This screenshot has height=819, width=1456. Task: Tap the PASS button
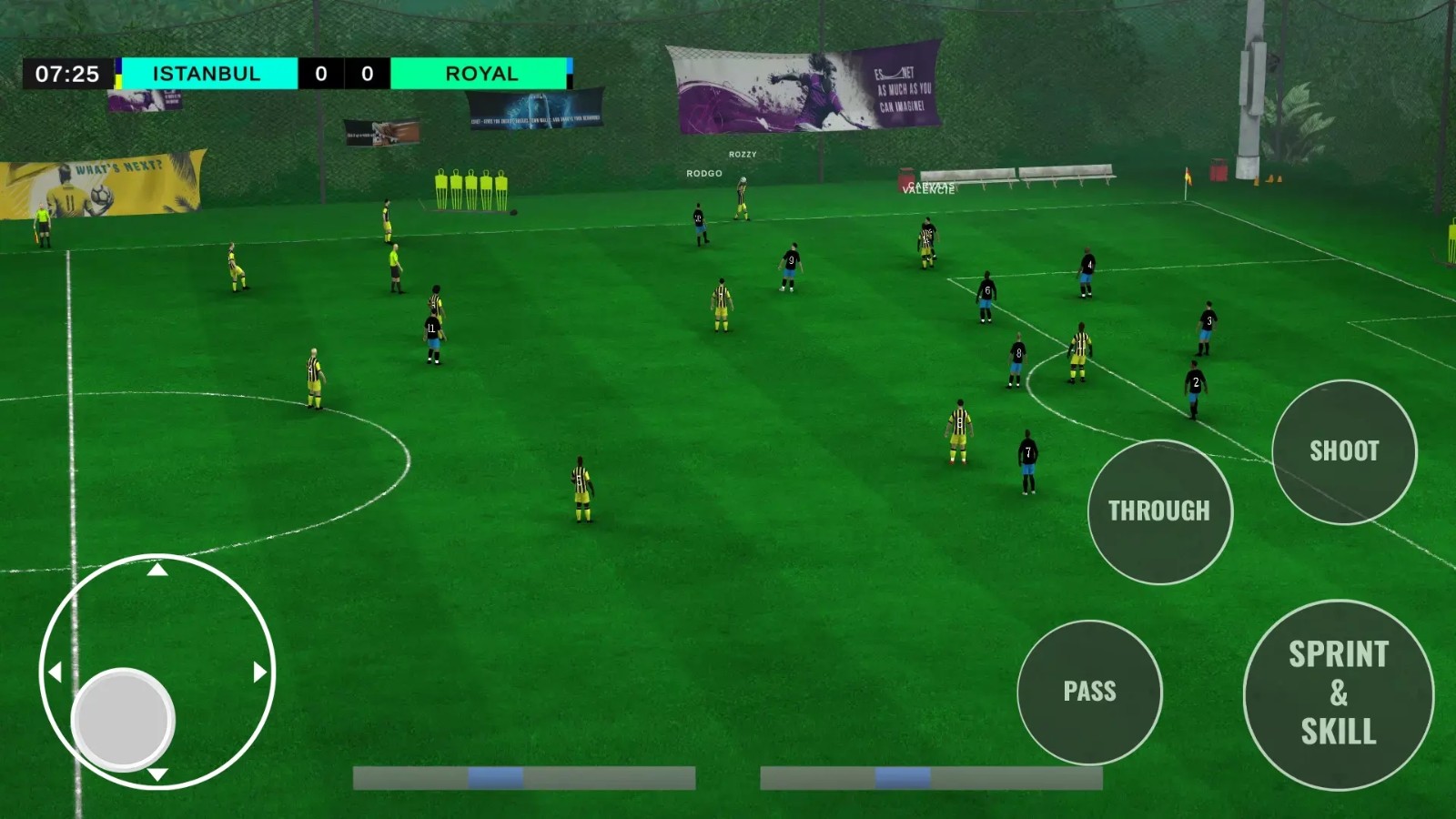tap(1089, 692)
